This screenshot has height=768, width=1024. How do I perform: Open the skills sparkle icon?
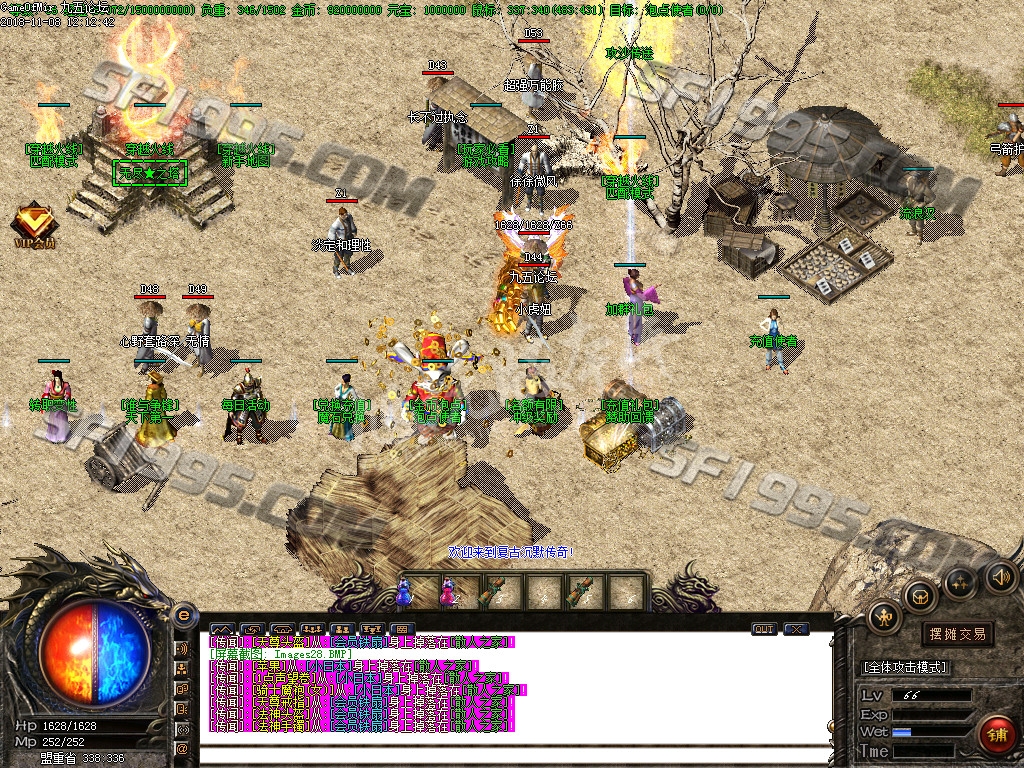(x=960, y=581)
